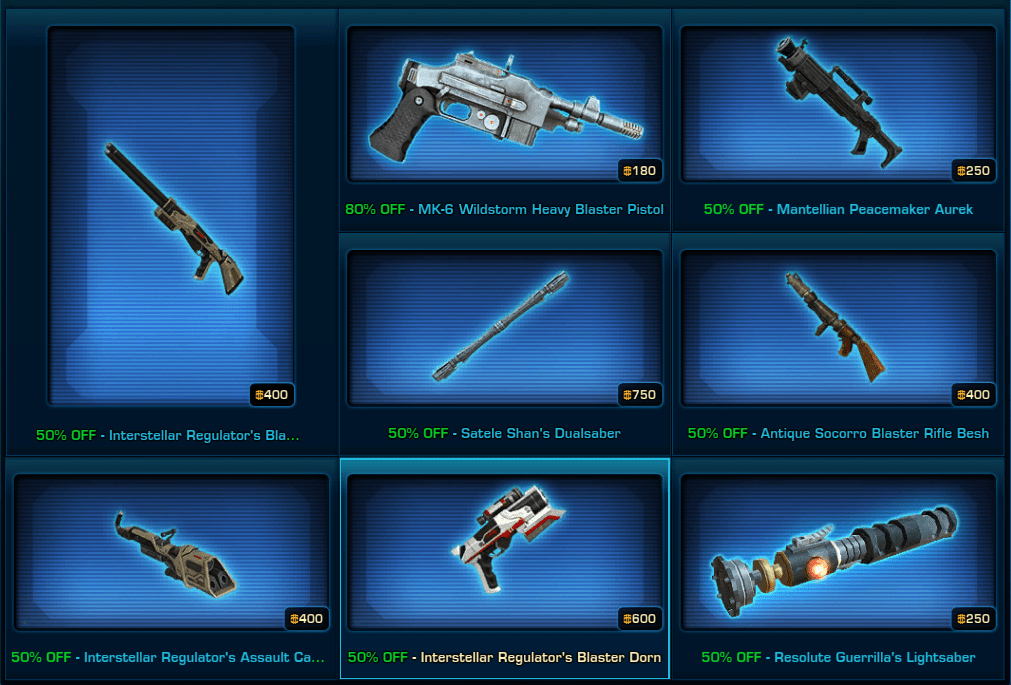Viewport: 1011px width, 685px height.
Task: Click the 750 coin price on Dualsaber
Action: (x=639, y=395)
